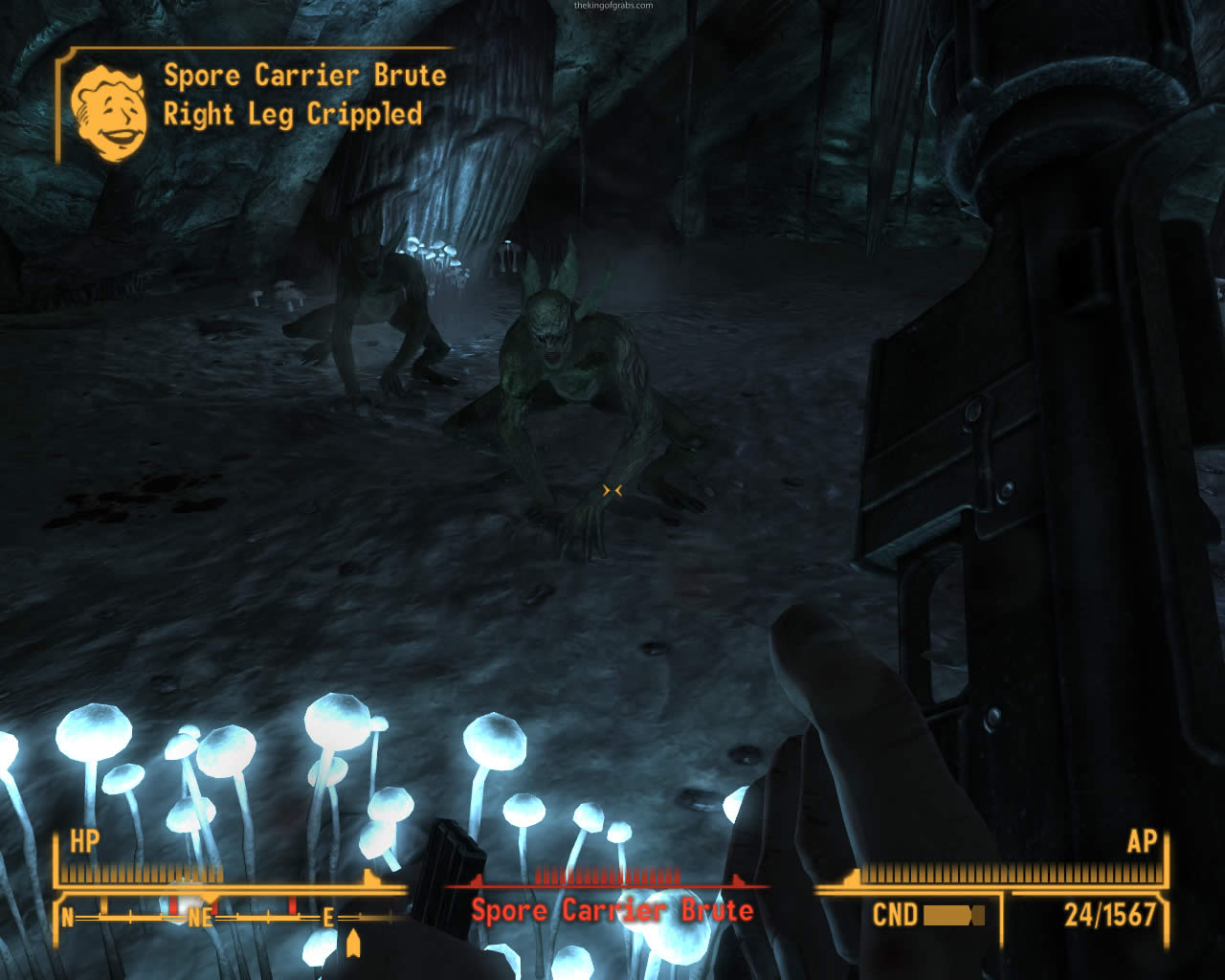
Task: Select the compass strip on the HUD
Action: (228, 918)
